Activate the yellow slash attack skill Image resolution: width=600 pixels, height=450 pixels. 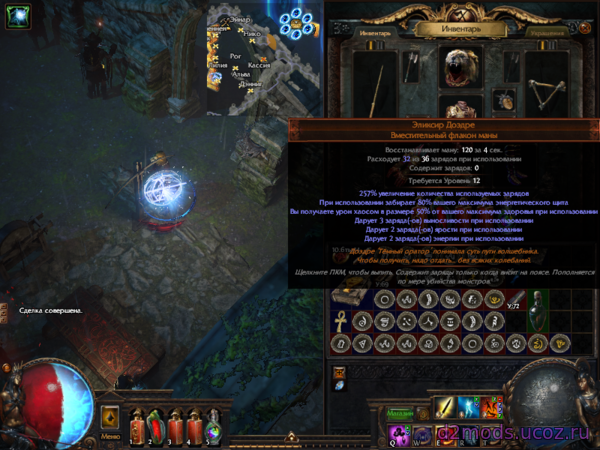[443, 407]
